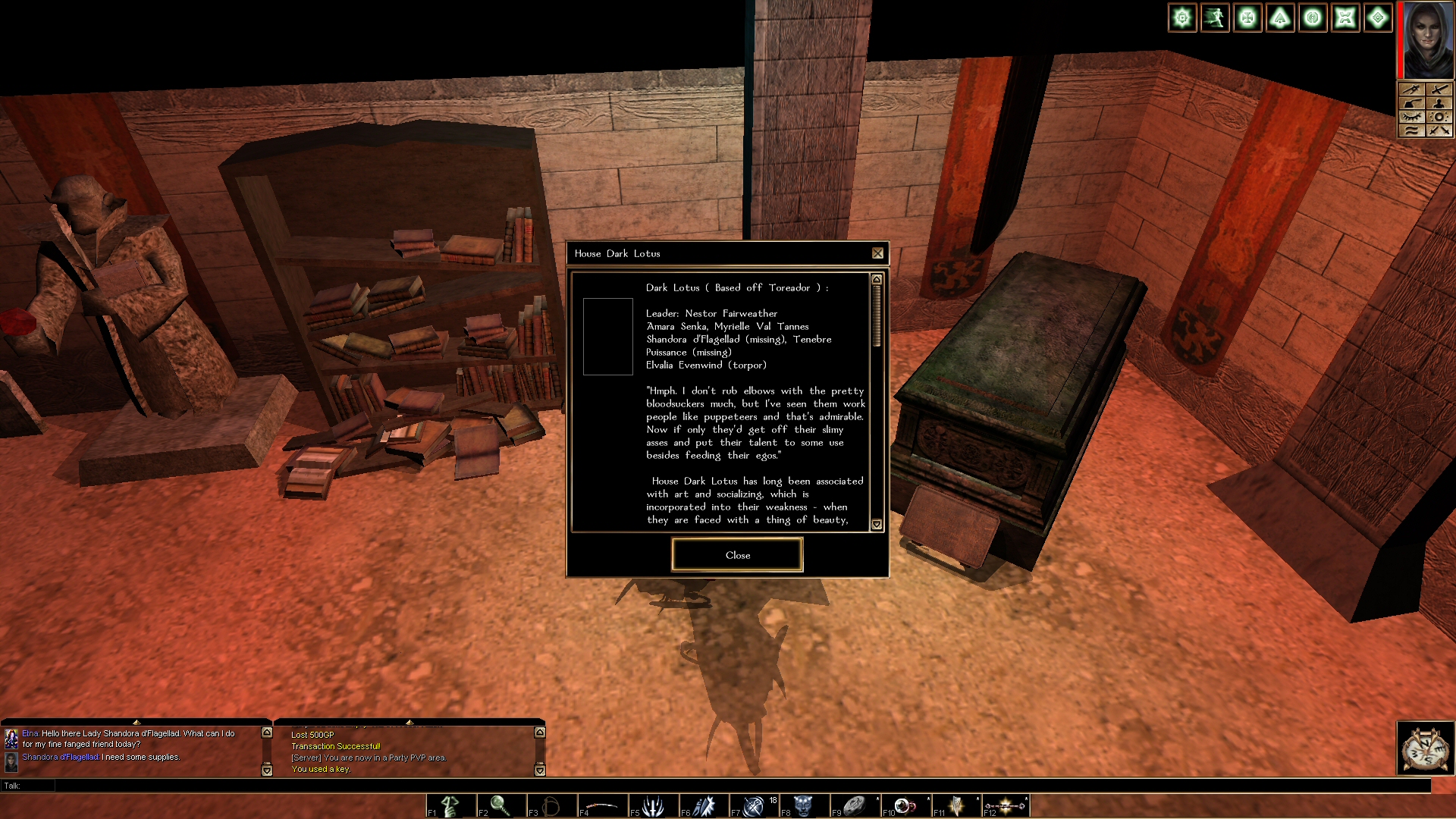This screenshot has height=819, width=1456.
Task: Select the F4 curved blade quickslot
Action: tap(603, 805)
